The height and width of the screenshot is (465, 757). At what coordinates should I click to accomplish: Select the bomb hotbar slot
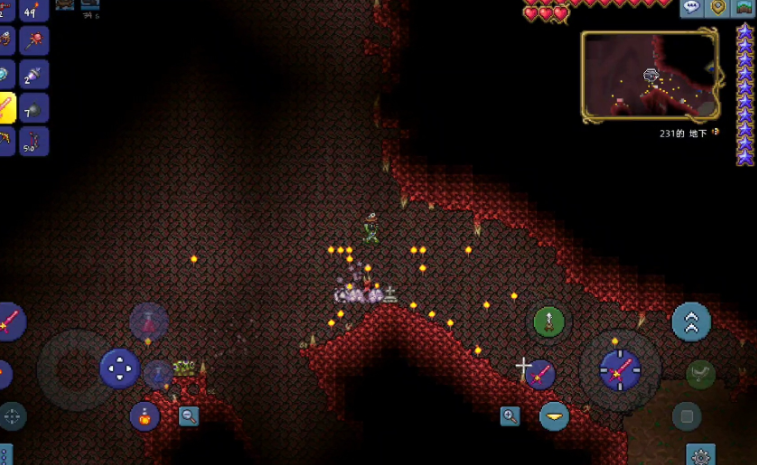[33, 107]
